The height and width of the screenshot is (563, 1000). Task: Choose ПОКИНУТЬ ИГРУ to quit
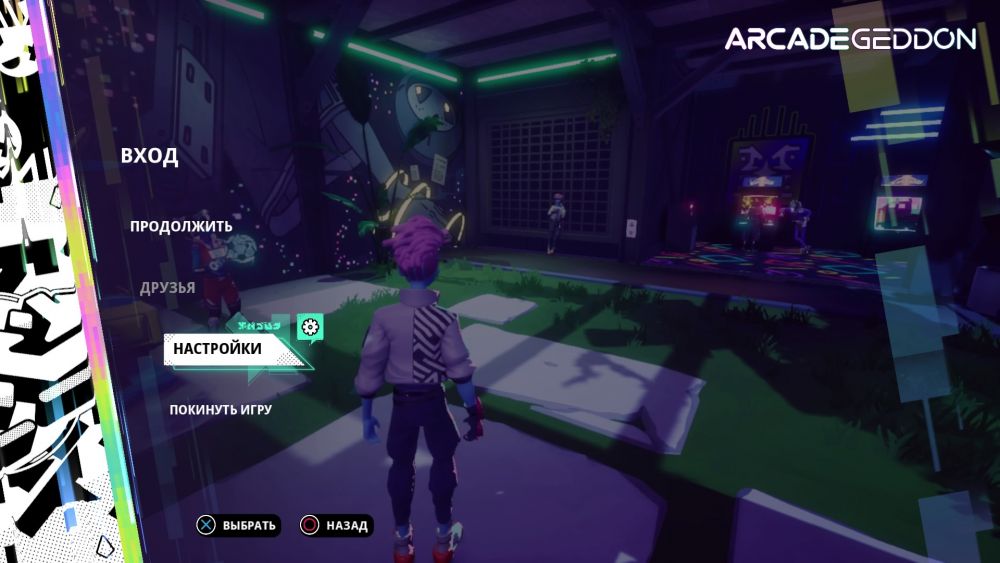(x=220, y=409)
